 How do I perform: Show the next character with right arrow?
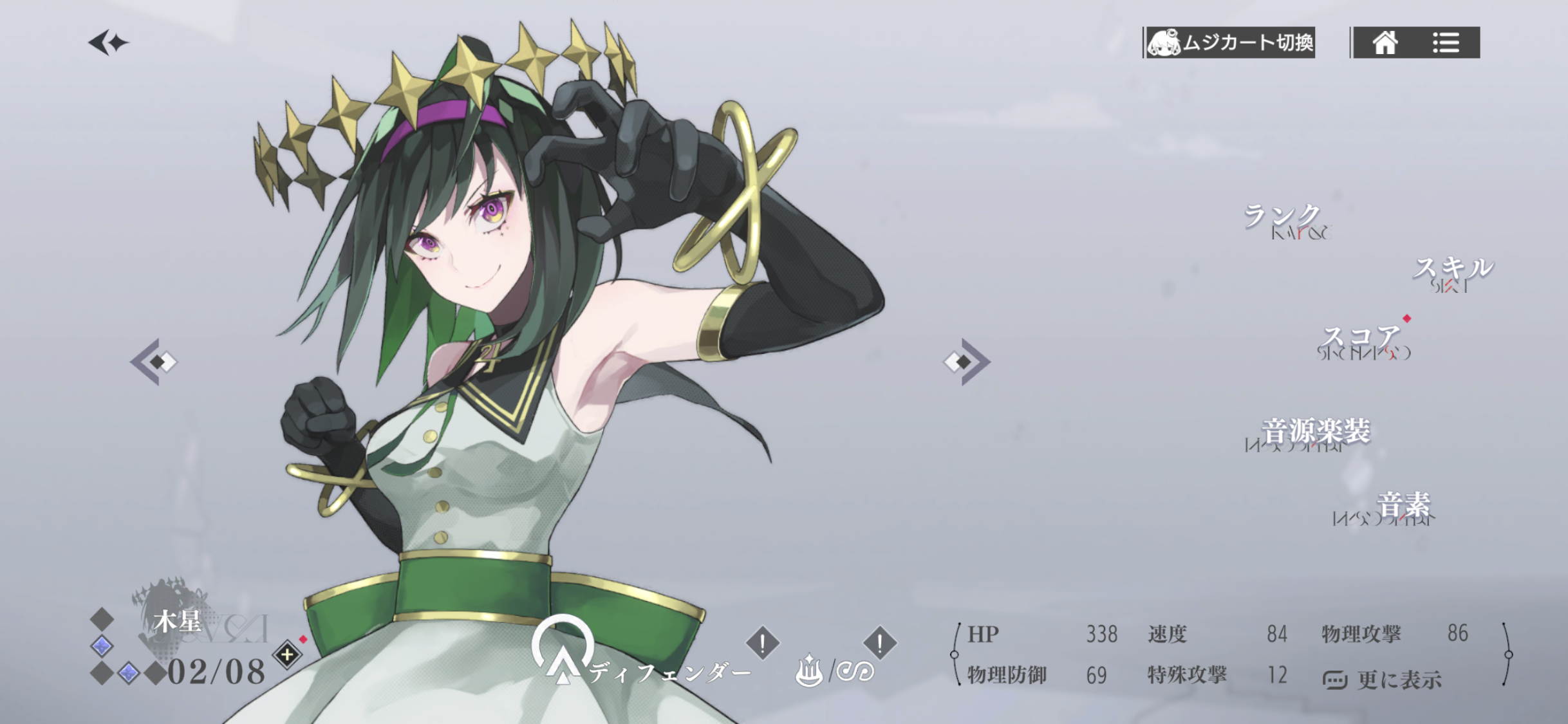pos(967,362)
